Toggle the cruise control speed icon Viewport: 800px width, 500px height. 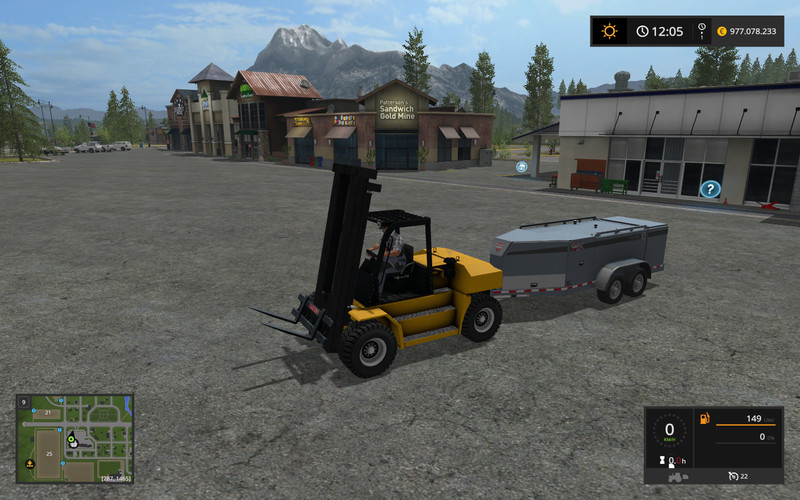[x=733, y=476]
